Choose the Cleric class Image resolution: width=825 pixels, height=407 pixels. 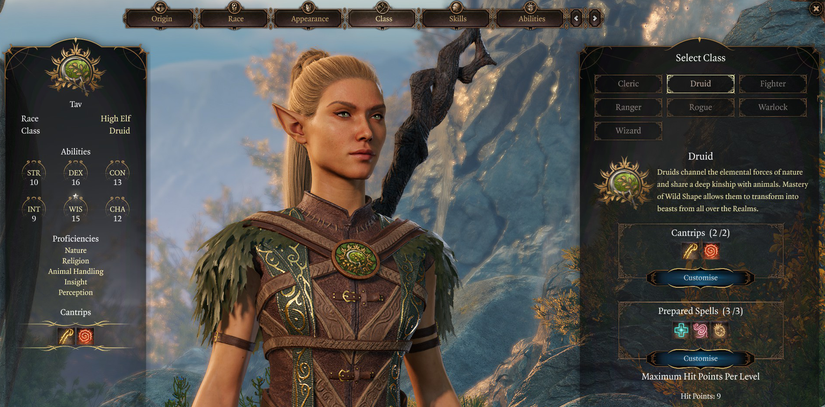627,84
